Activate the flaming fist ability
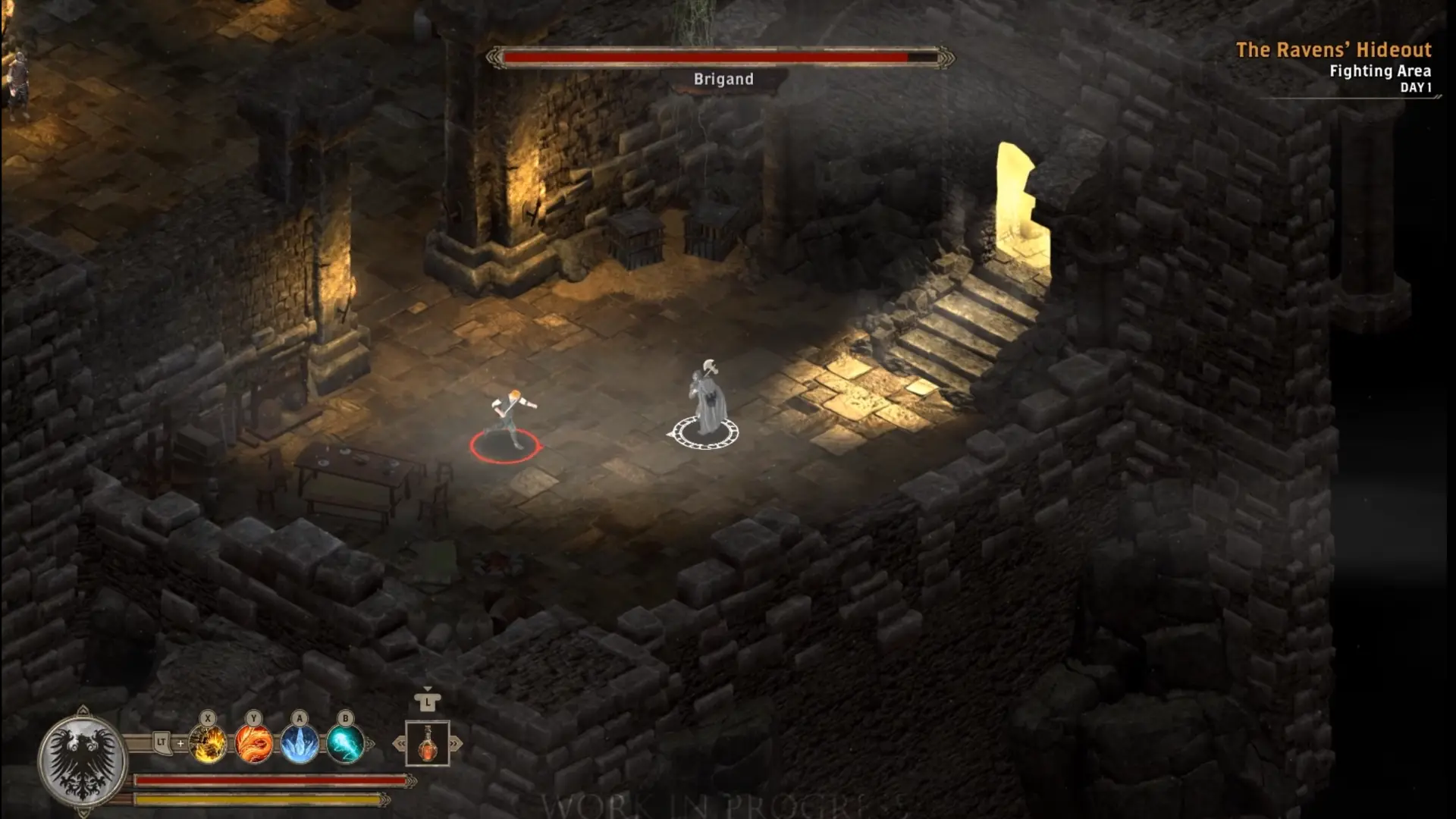The height and width of the screenshot is (819, 1456). click(208, 743)
